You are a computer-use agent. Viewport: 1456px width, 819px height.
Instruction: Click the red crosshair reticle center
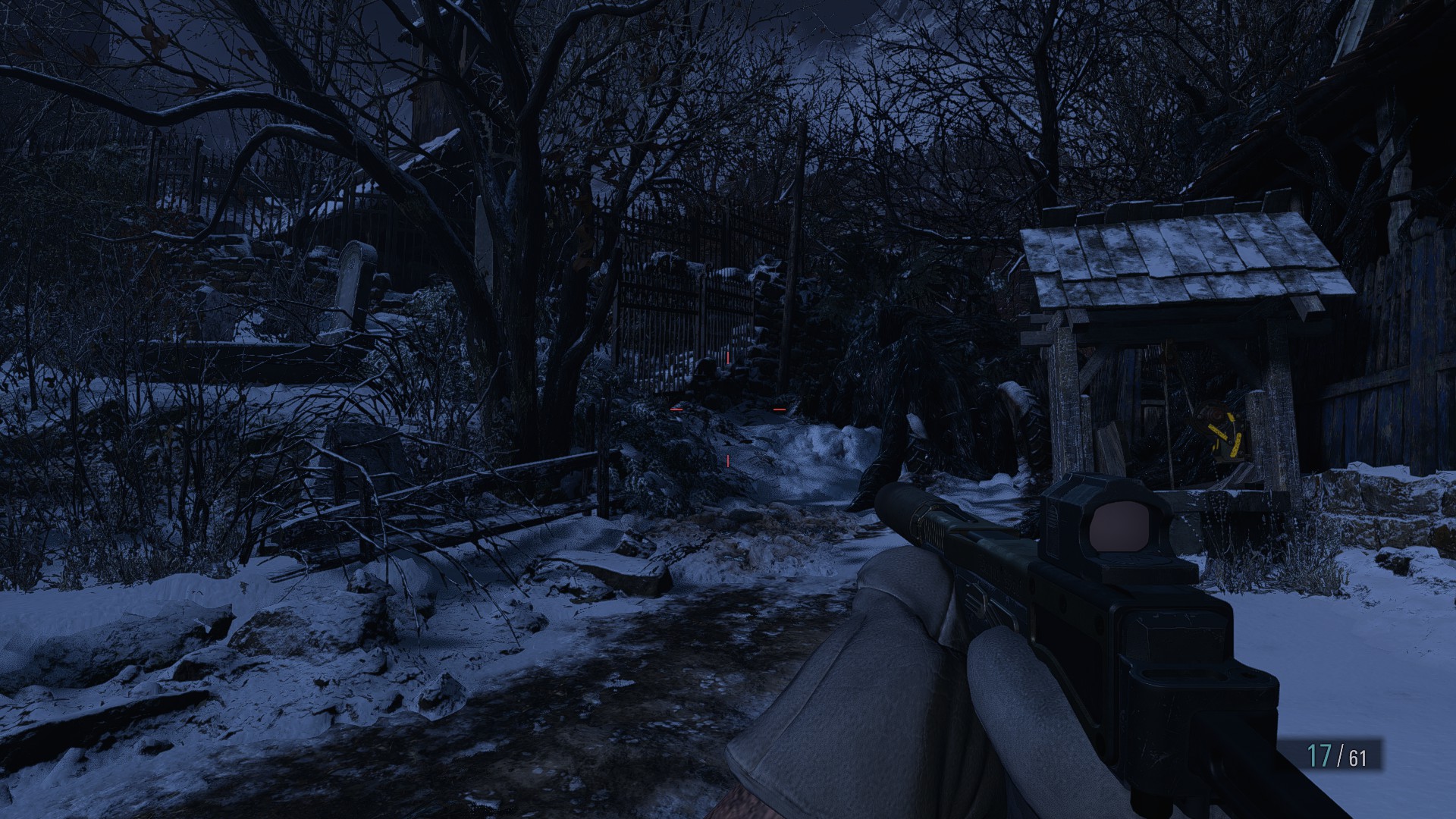tap(728, 409)
